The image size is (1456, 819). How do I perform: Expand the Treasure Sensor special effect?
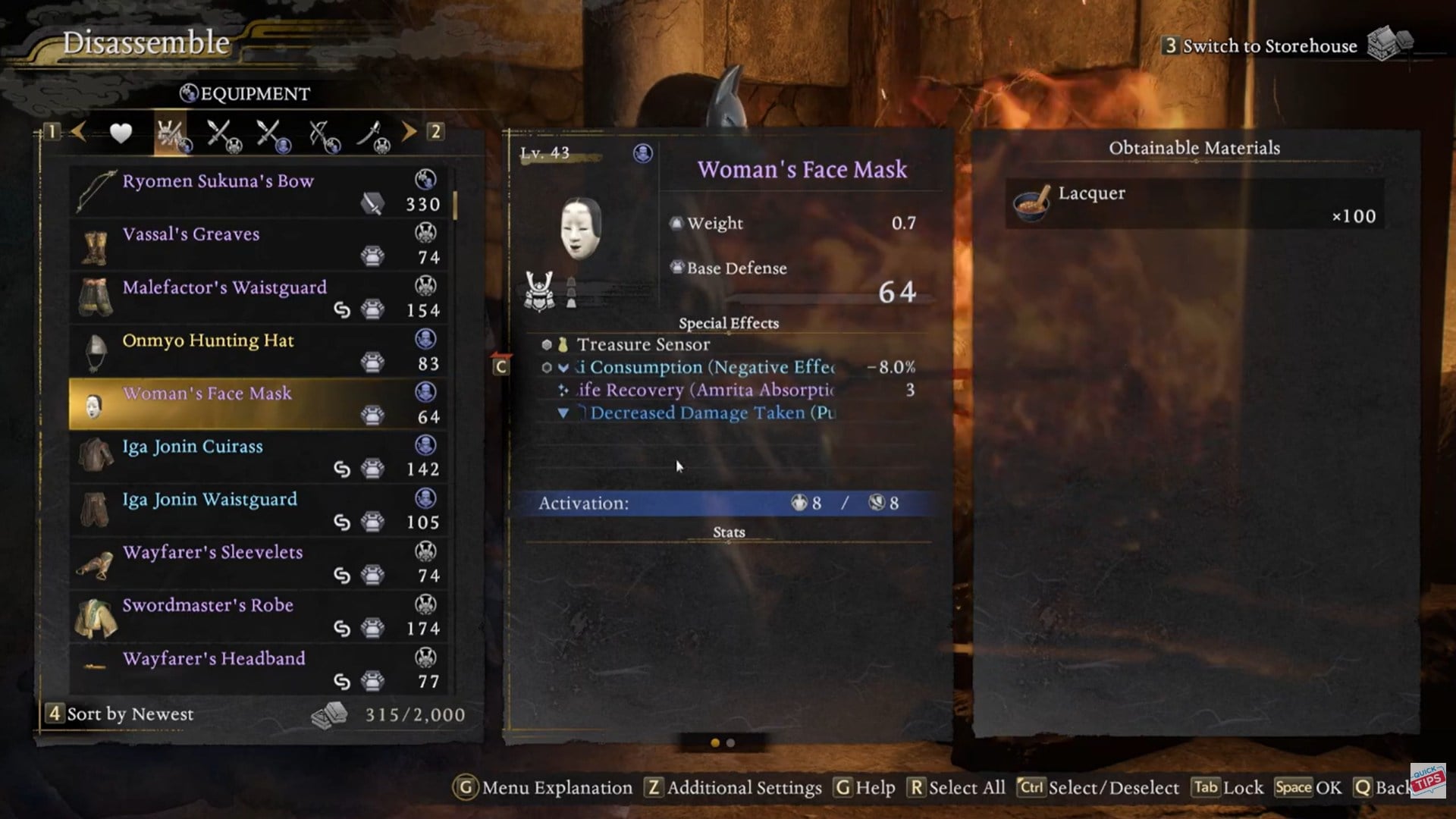(x=643, y=344)
